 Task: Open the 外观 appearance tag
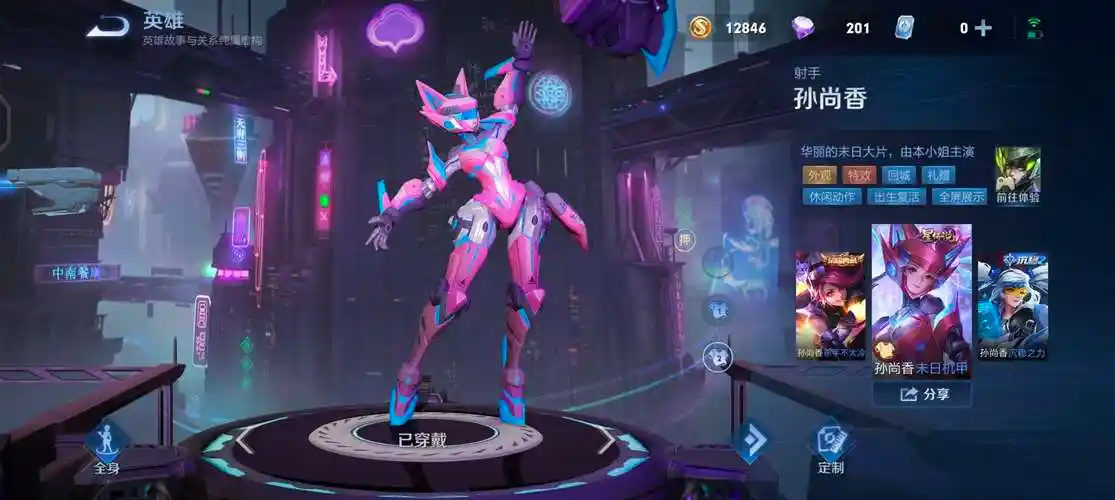point(819,175)
